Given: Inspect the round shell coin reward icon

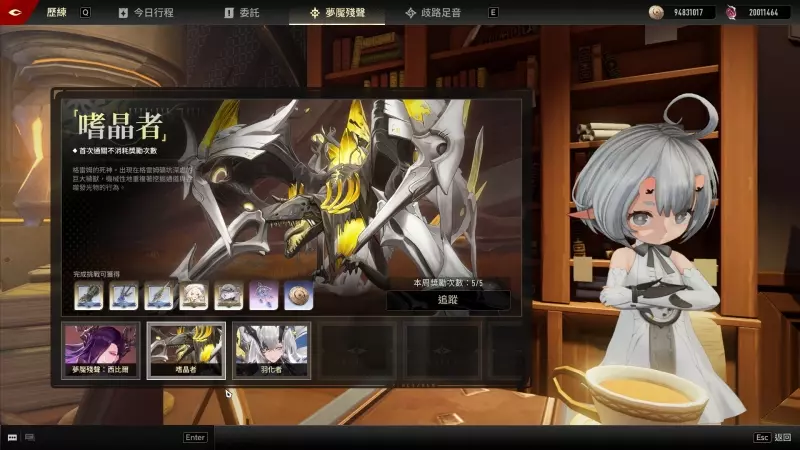Looking at the screenshot, I should (298, 295).
